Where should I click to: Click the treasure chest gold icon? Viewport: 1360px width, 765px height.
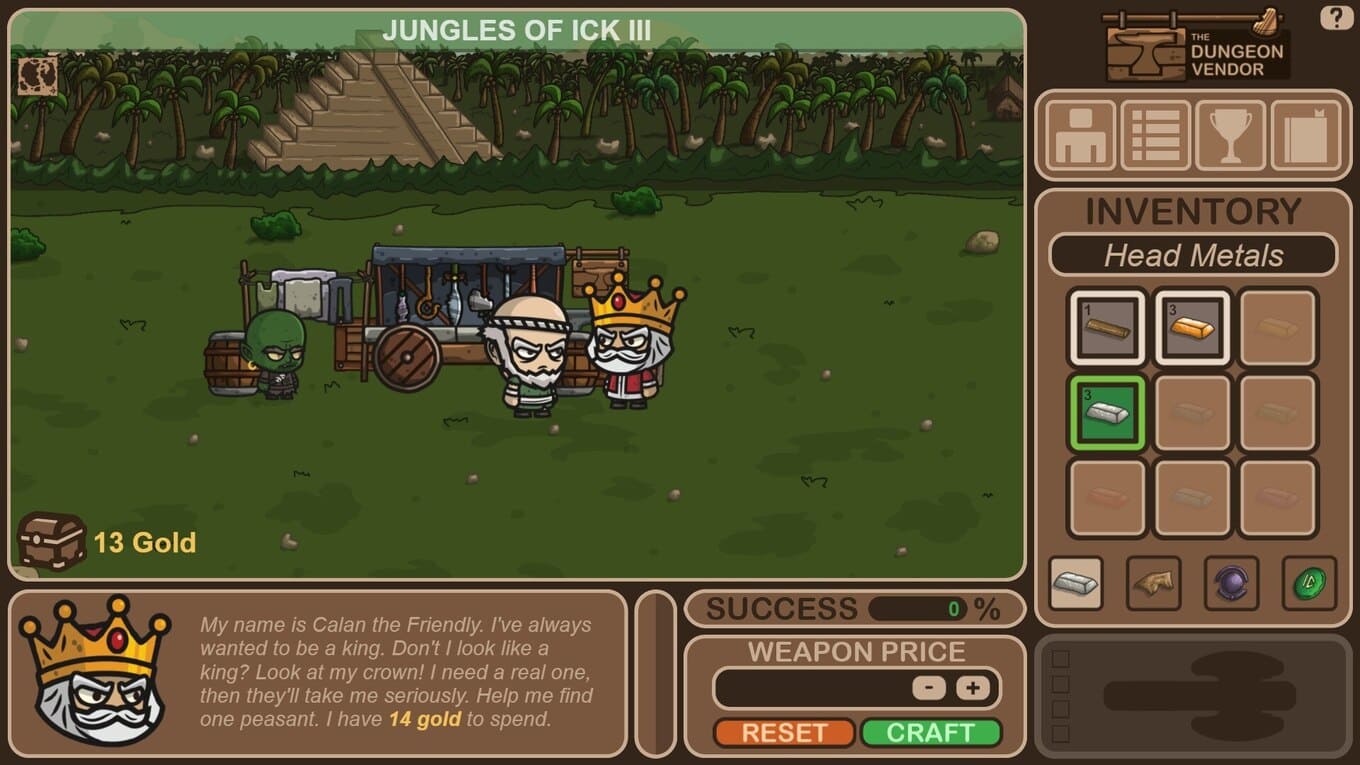click(x=51, y=541)
